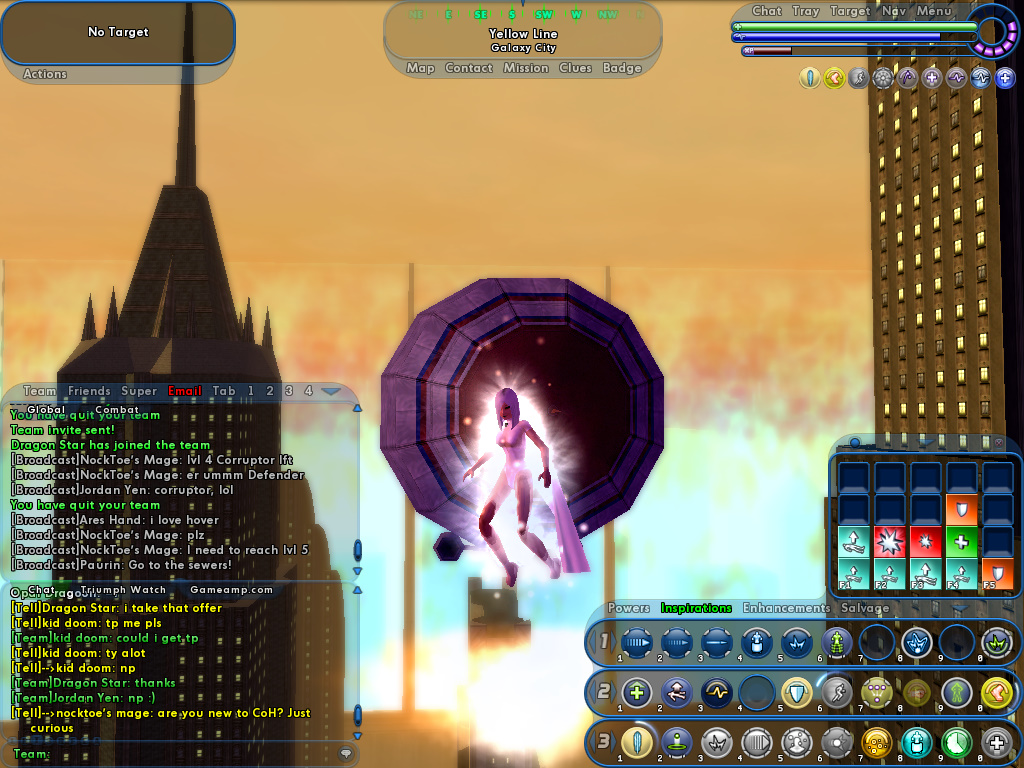Open the Email tab in chat
Screen dimensions: 1024x768
[185, 391]
